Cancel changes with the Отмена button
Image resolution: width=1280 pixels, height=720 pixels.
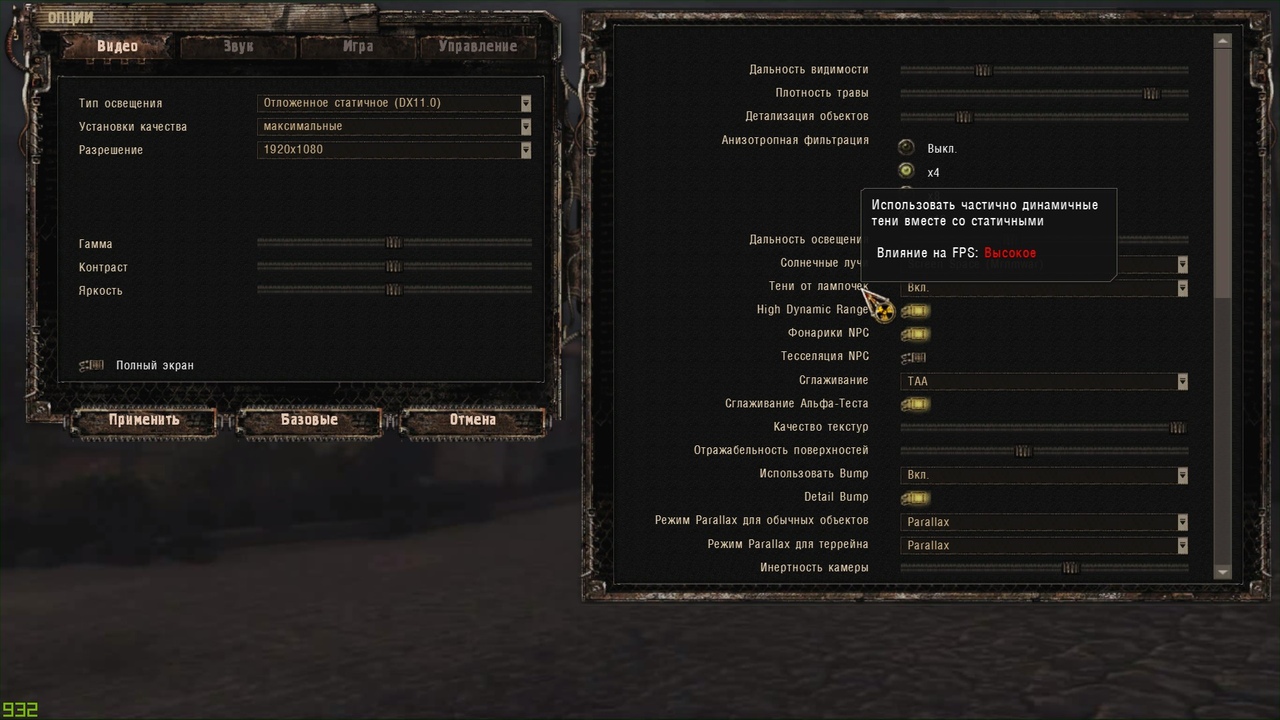click(473, 420)
